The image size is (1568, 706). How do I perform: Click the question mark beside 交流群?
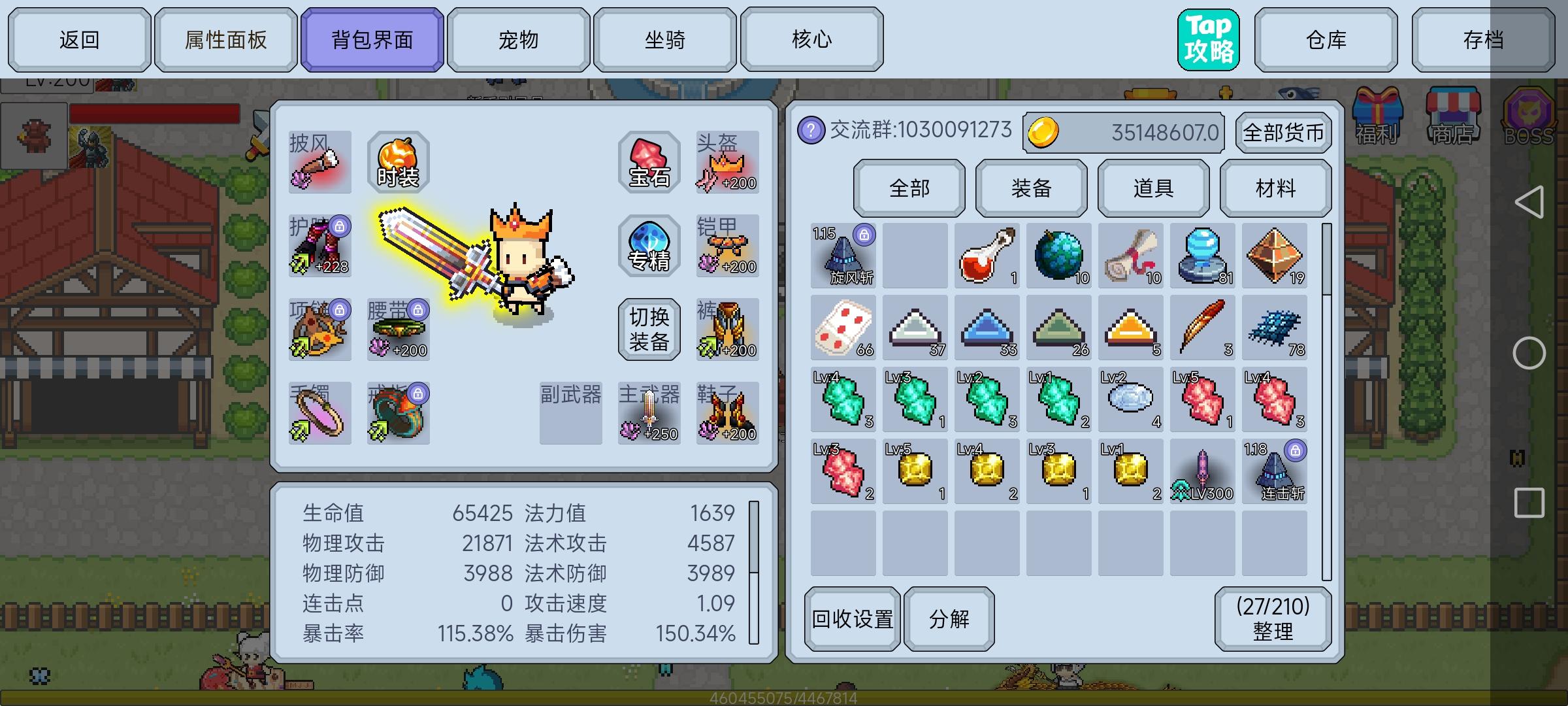coord(811,129)
